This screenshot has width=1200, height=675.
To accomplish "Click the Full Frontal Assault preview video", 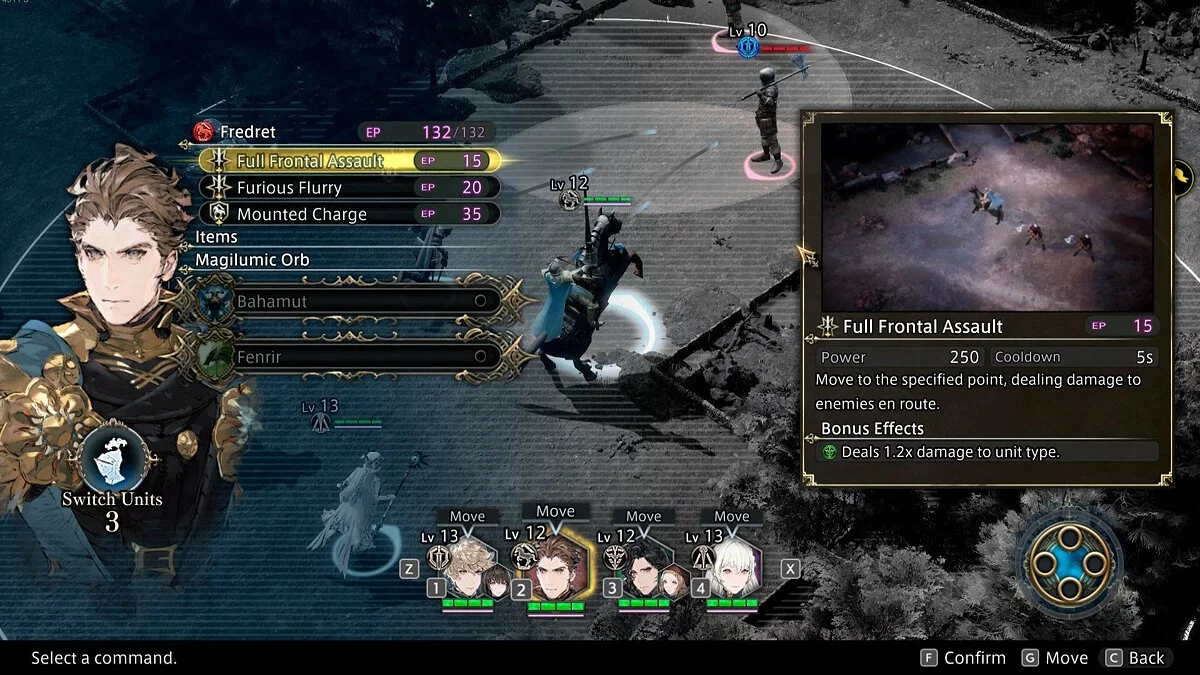I will pyautogui.click(x=987, y=217).
